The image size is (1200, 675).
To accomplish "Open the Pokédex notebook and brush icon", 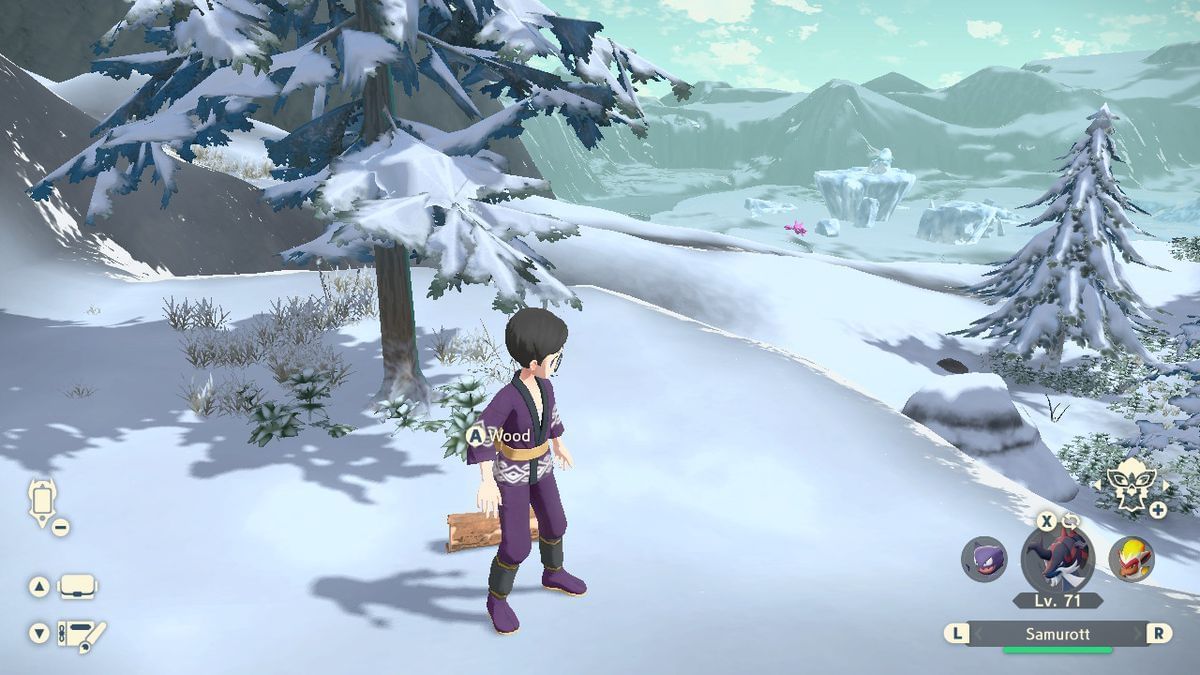I will tap(82, 634).
